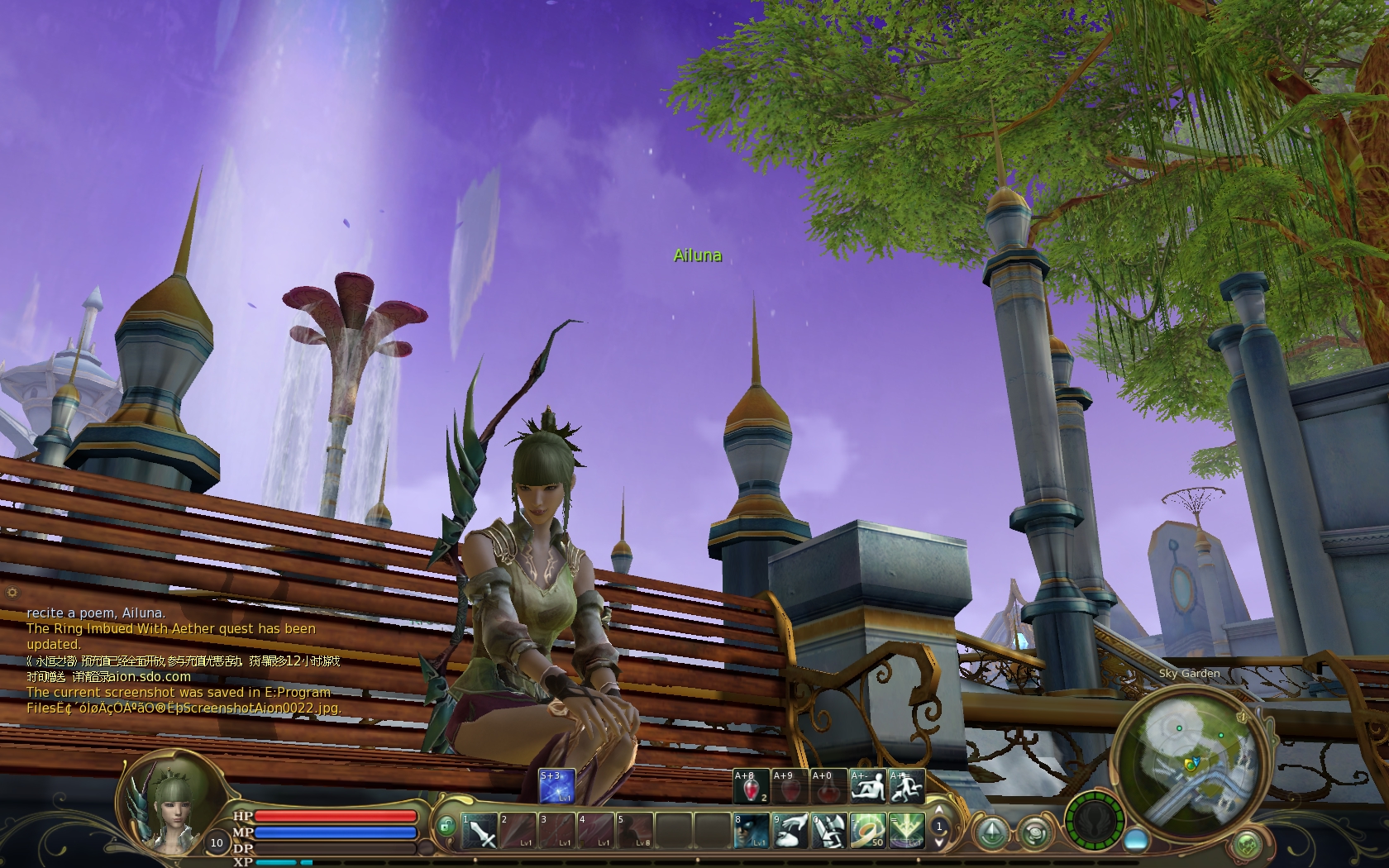Image resolution: width=1389 pixels, height=868 pixels.
Task: Use the golden ring item with count 50
Action: point(867,831)
